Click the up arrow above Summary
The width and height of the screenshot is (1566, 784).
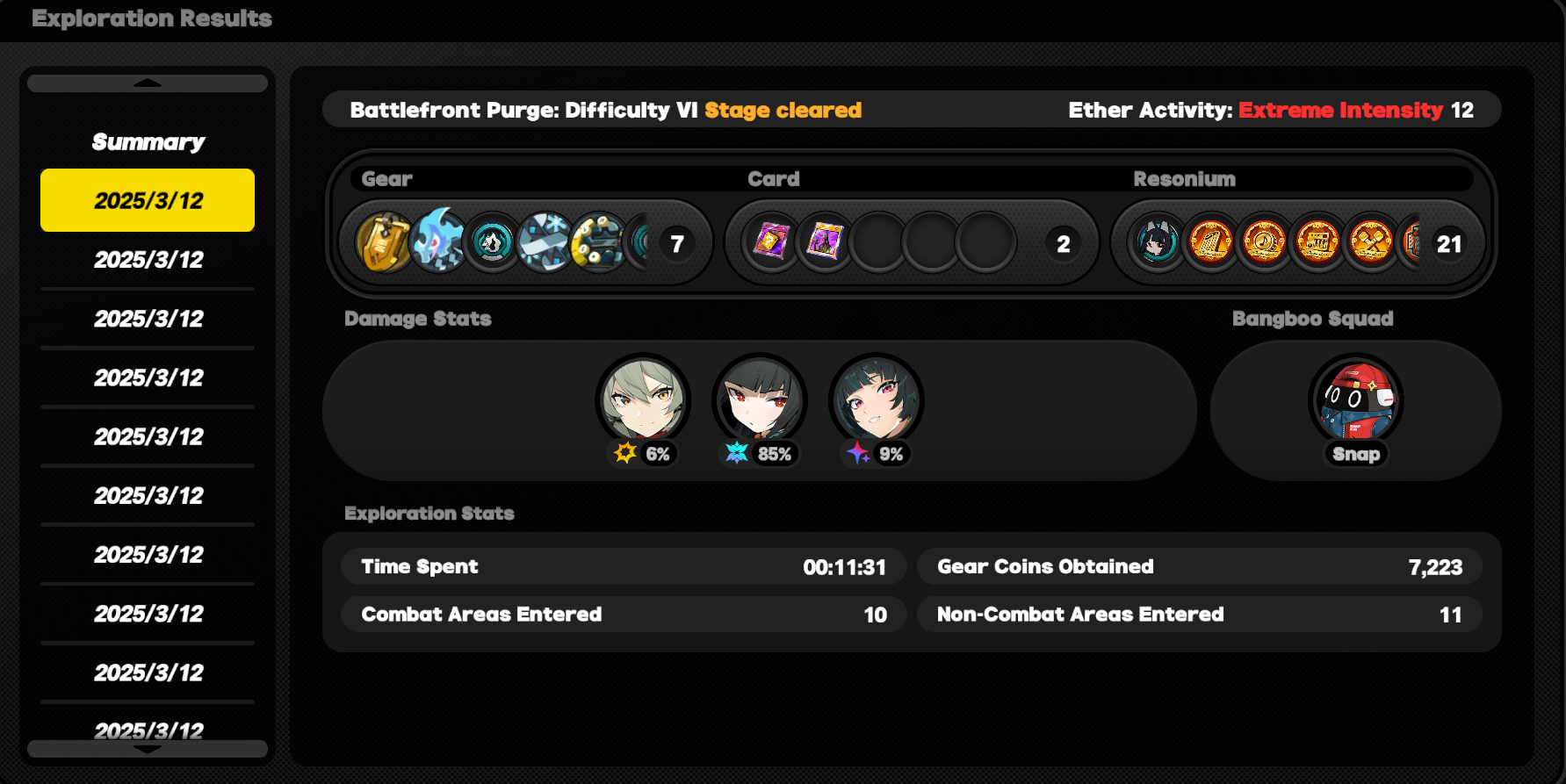(147, 82)
